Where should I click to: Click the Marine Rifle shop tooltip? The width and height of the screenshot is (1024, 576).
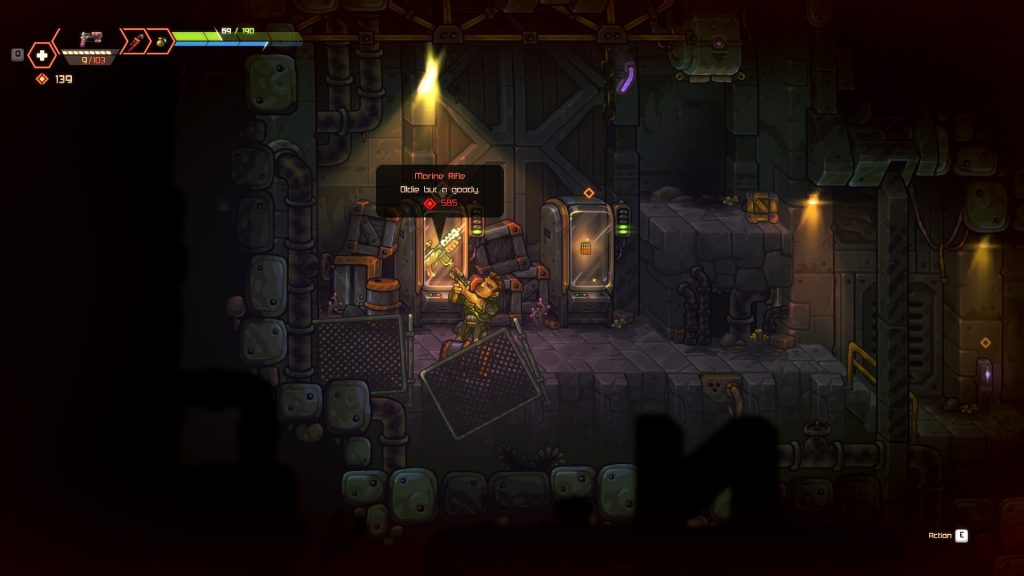pyautogui.click(x=439, y=189)
